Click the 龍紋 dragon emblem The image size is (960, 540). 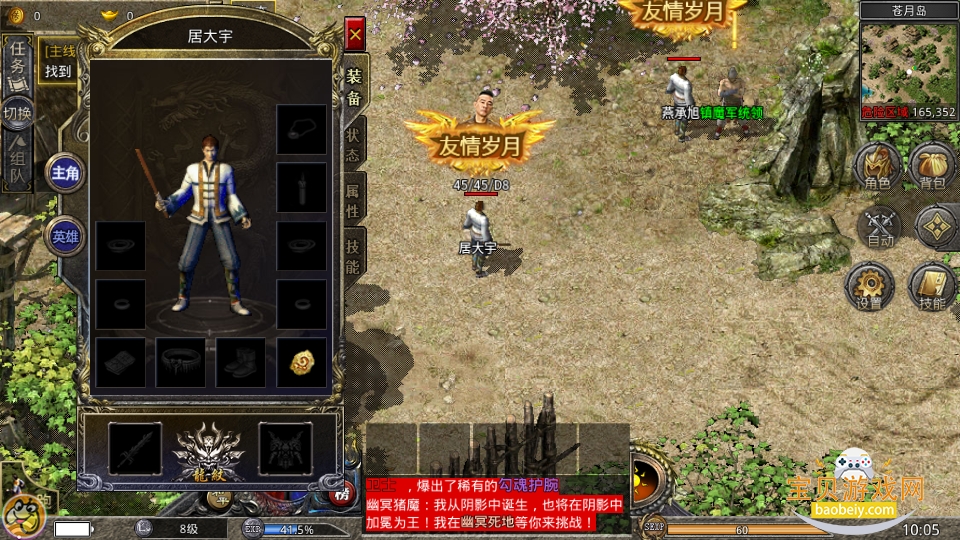(x=208, y=450)
